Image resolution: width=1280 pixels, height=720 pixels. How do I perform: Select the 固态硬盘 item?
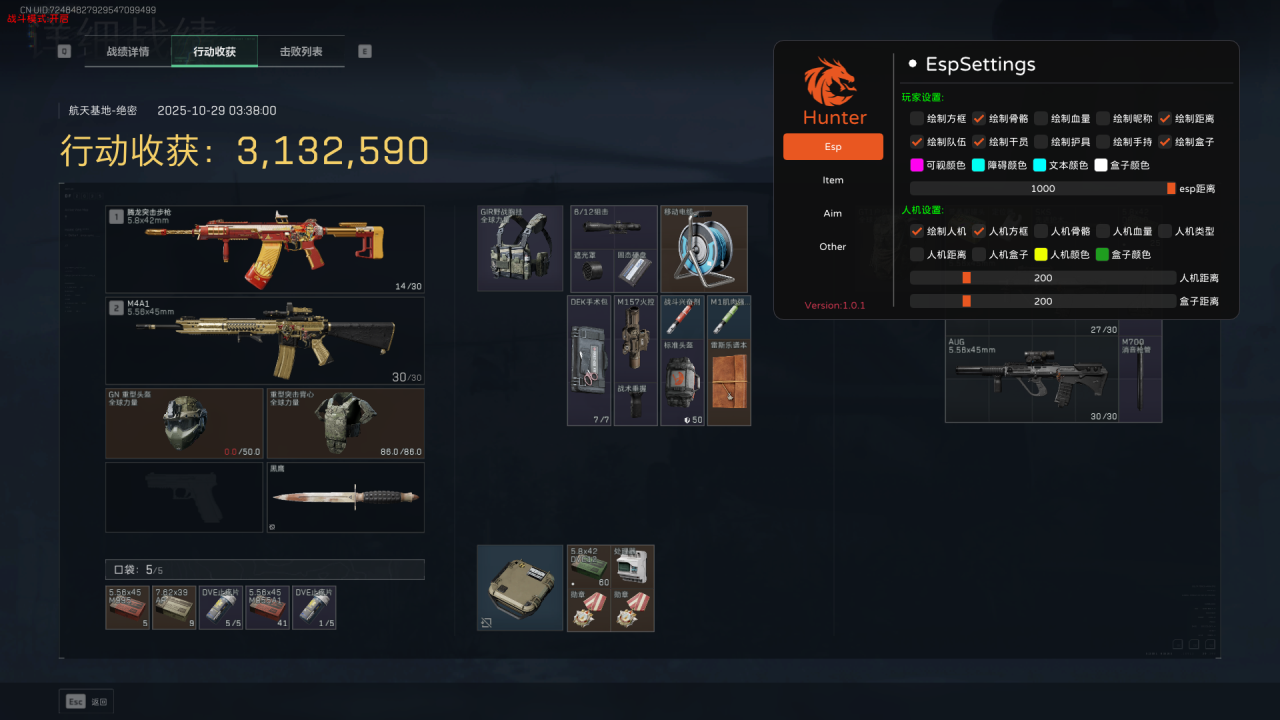[x=636, y=270]
